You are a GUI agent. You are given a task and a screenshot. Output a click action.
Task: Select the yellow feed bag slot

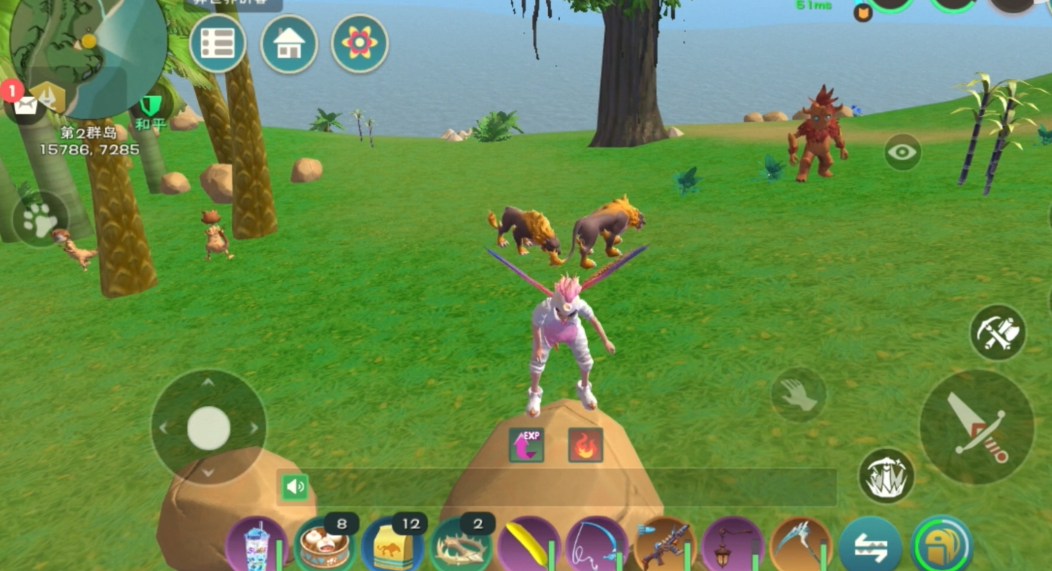(x=392, y=546)
